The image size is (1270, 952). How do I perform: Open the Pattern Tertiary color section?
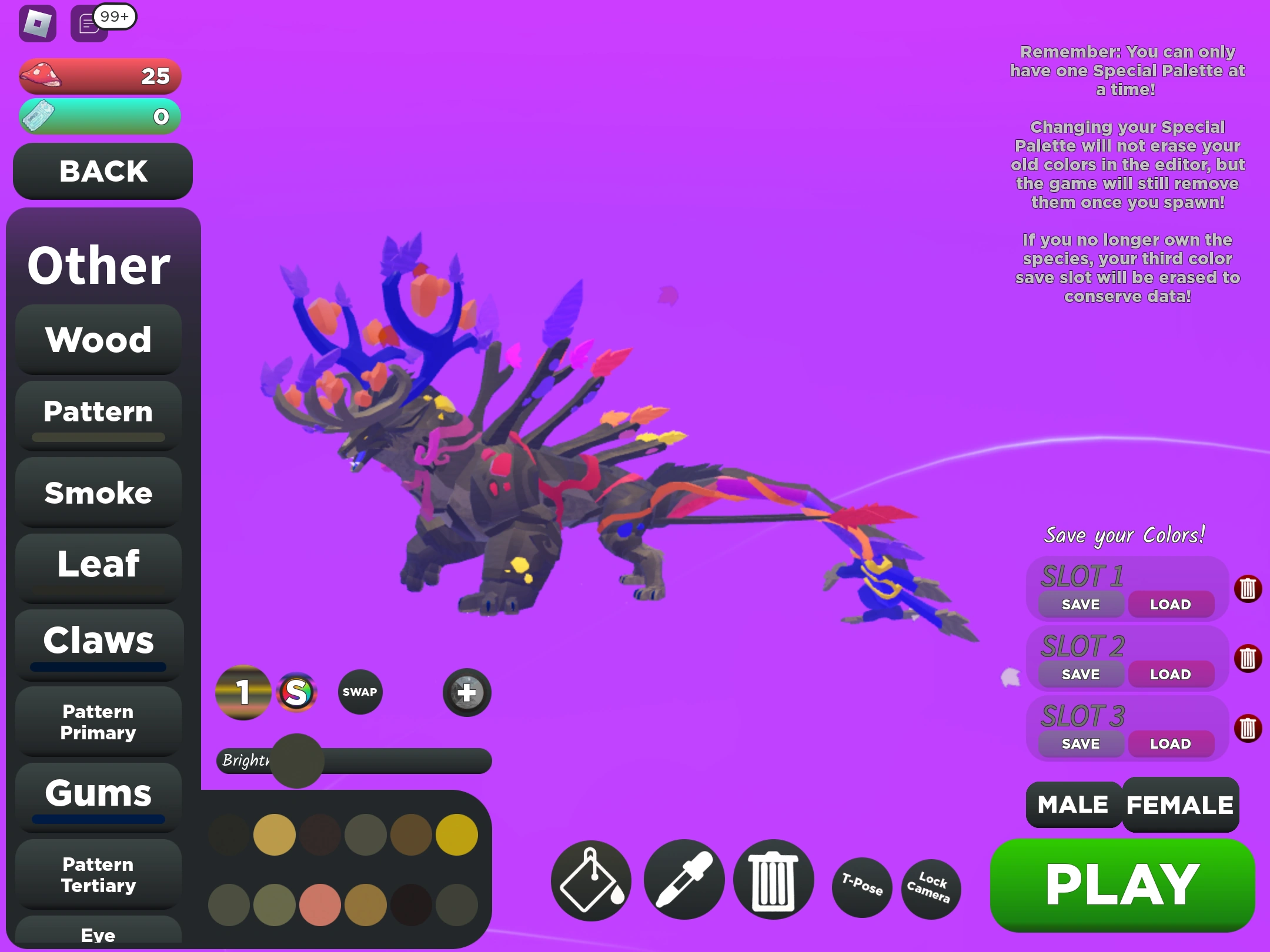pos(98,874)
